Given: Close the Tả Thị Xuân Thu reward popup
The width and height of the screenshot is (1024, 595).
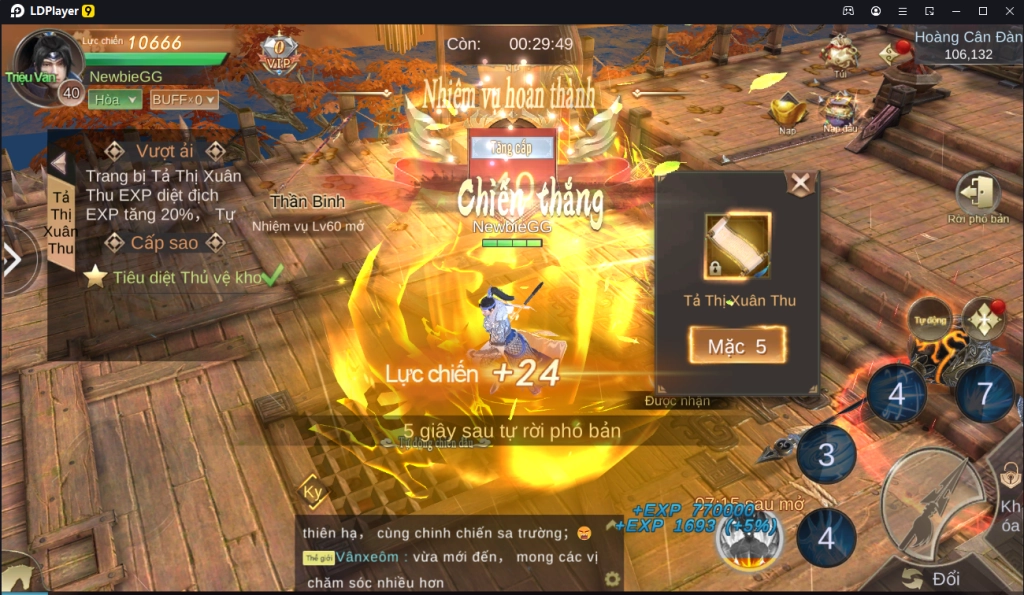Looking at the screenshot, I should click(800, 183).
